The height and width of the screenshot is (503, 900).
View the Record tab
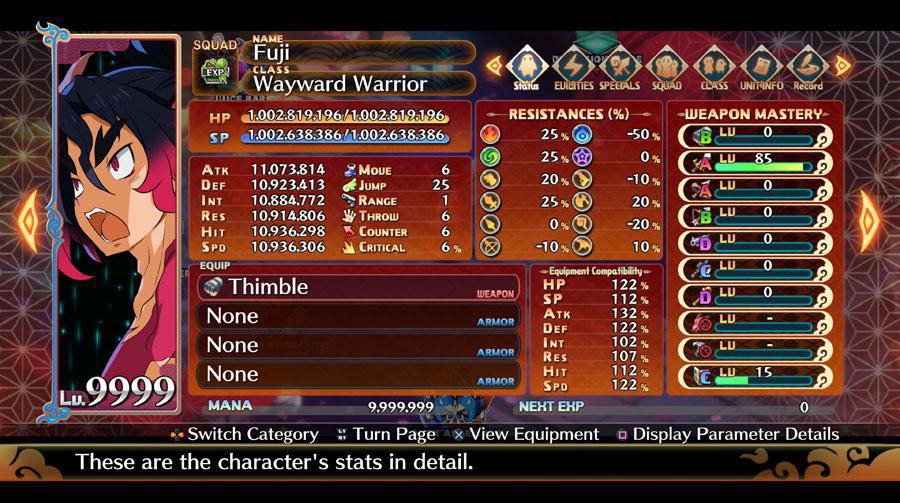(807, 68)
